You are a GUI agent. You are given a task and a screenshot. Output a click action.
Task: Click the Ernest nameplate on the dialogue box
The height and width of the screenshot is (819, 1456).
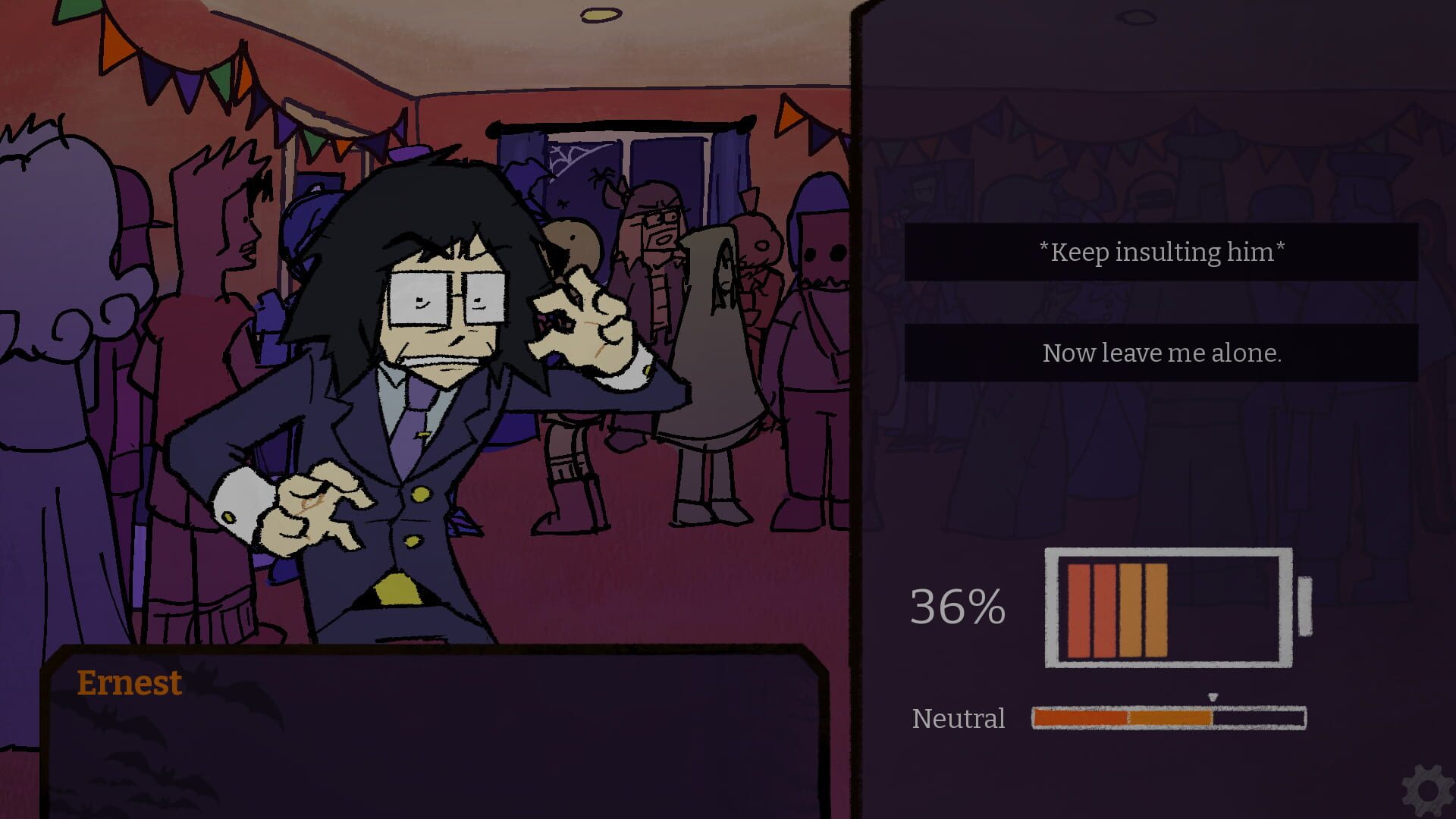(x=130, y=682)
